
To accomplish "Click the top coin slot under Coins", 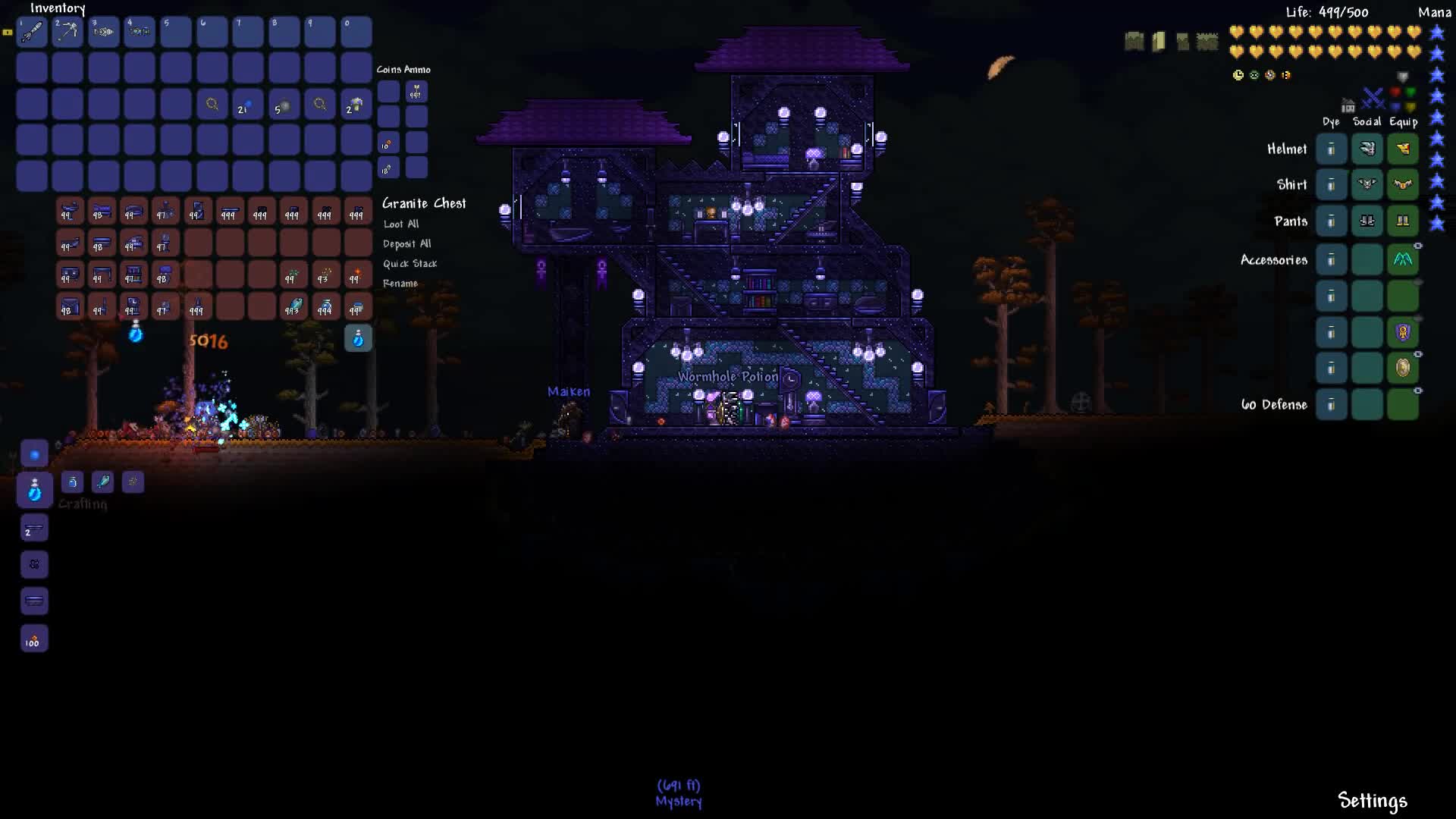I will 388,91.
